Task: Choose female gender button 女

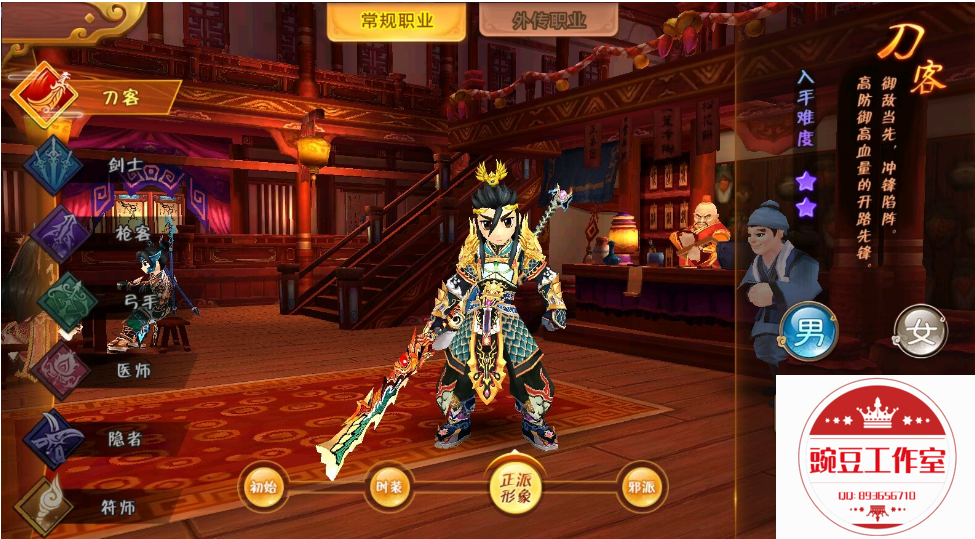Action: (919, 331)
